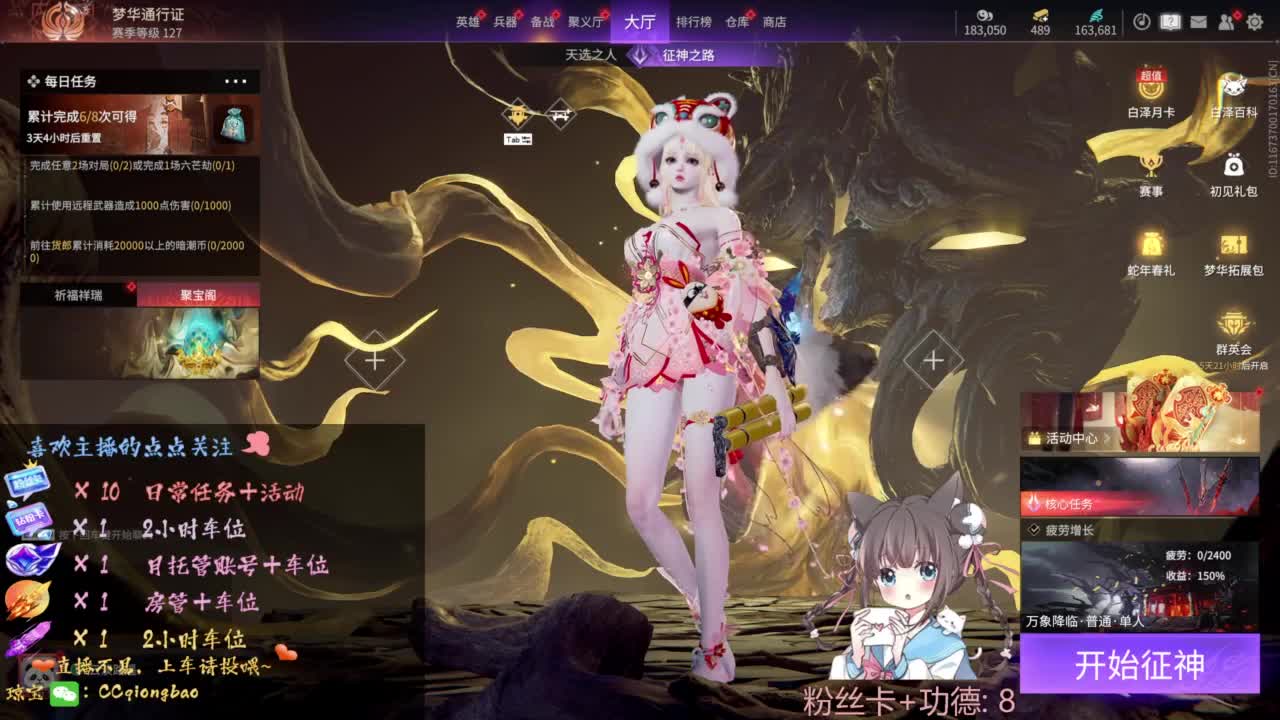Click the friends icon with red notification
The height and width of the screenshot is (720, 1280).
[1227, 22]
